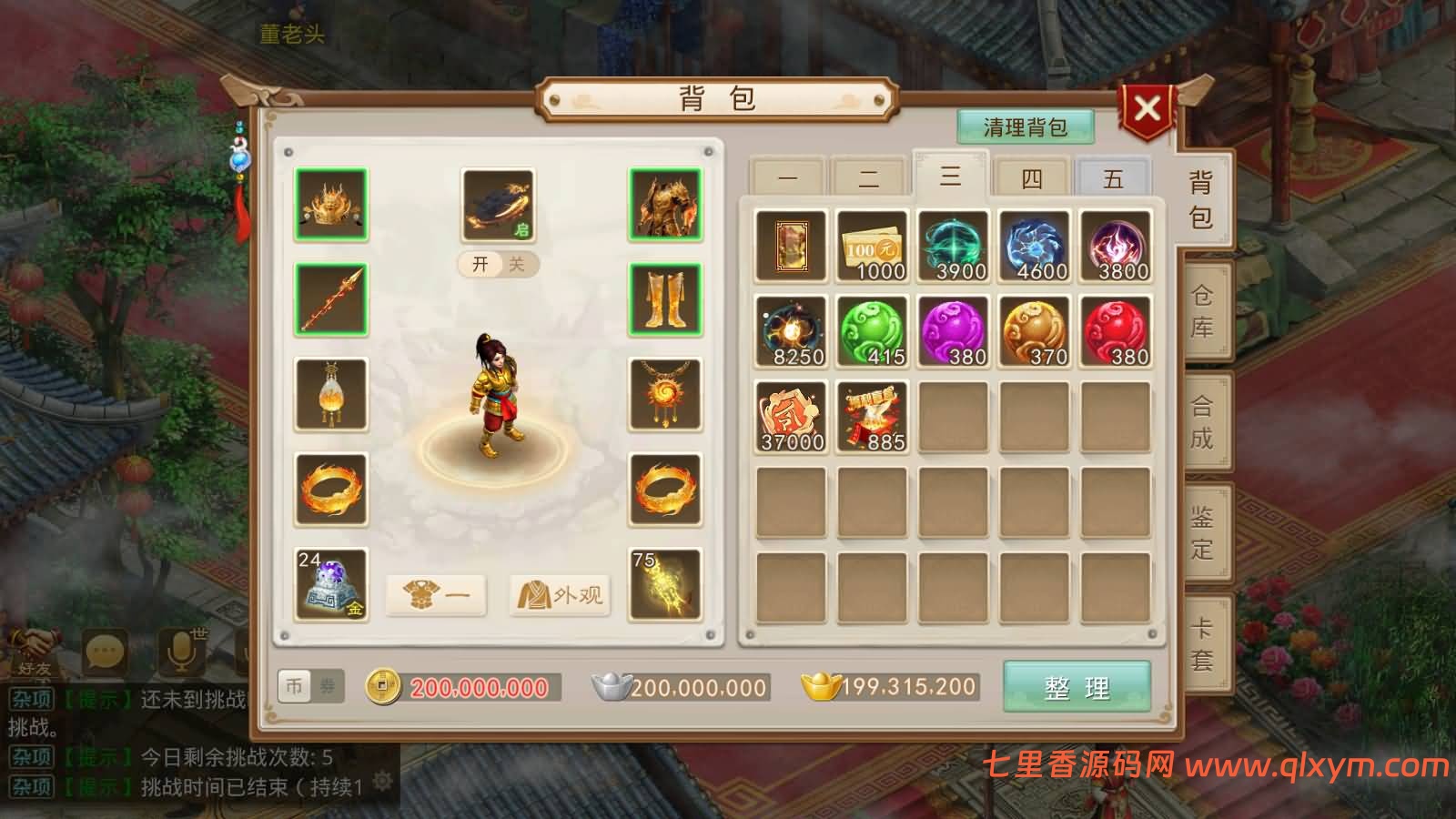Screen dimensions: 1456x819
Task: Click the character model in the center
Action: 496,391
